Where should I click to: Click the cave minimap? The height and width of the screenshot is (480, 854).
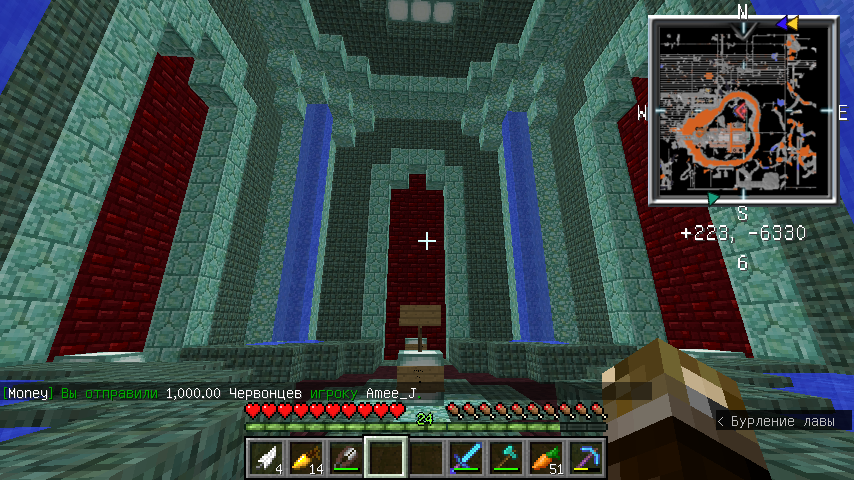click(741, 112)
